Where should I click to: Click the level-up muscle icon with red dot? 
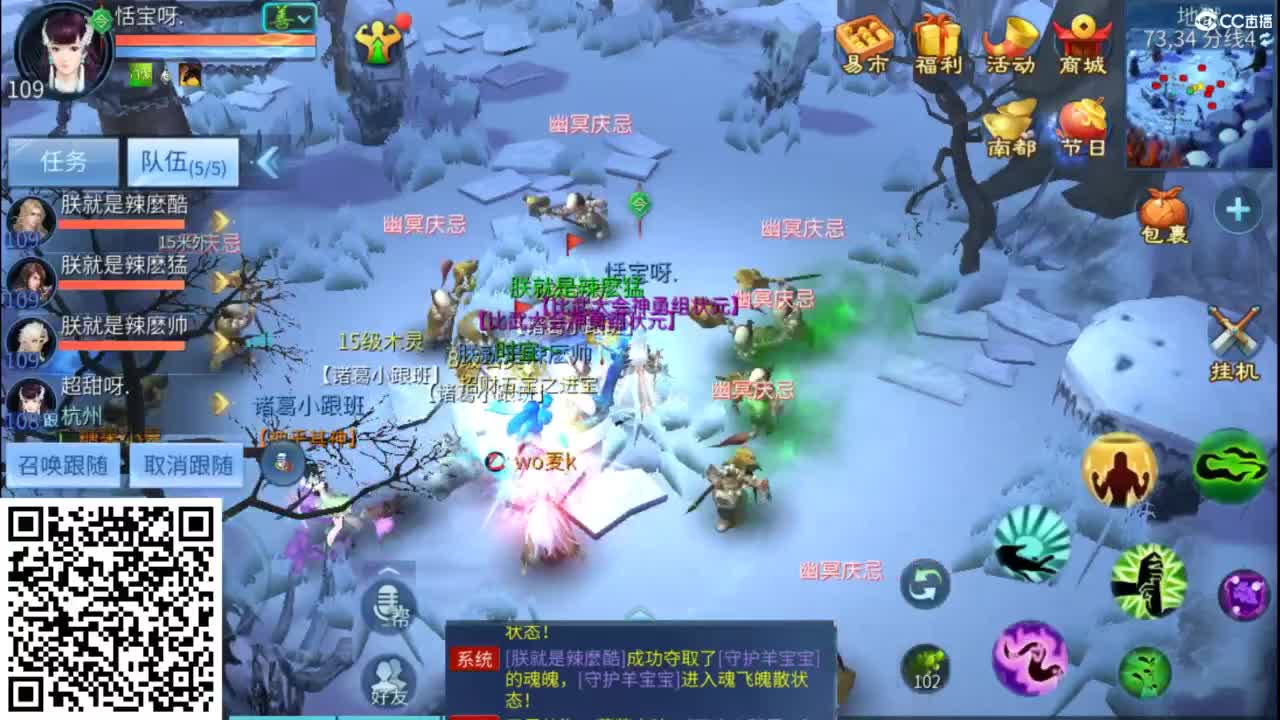pos(1119,470)
